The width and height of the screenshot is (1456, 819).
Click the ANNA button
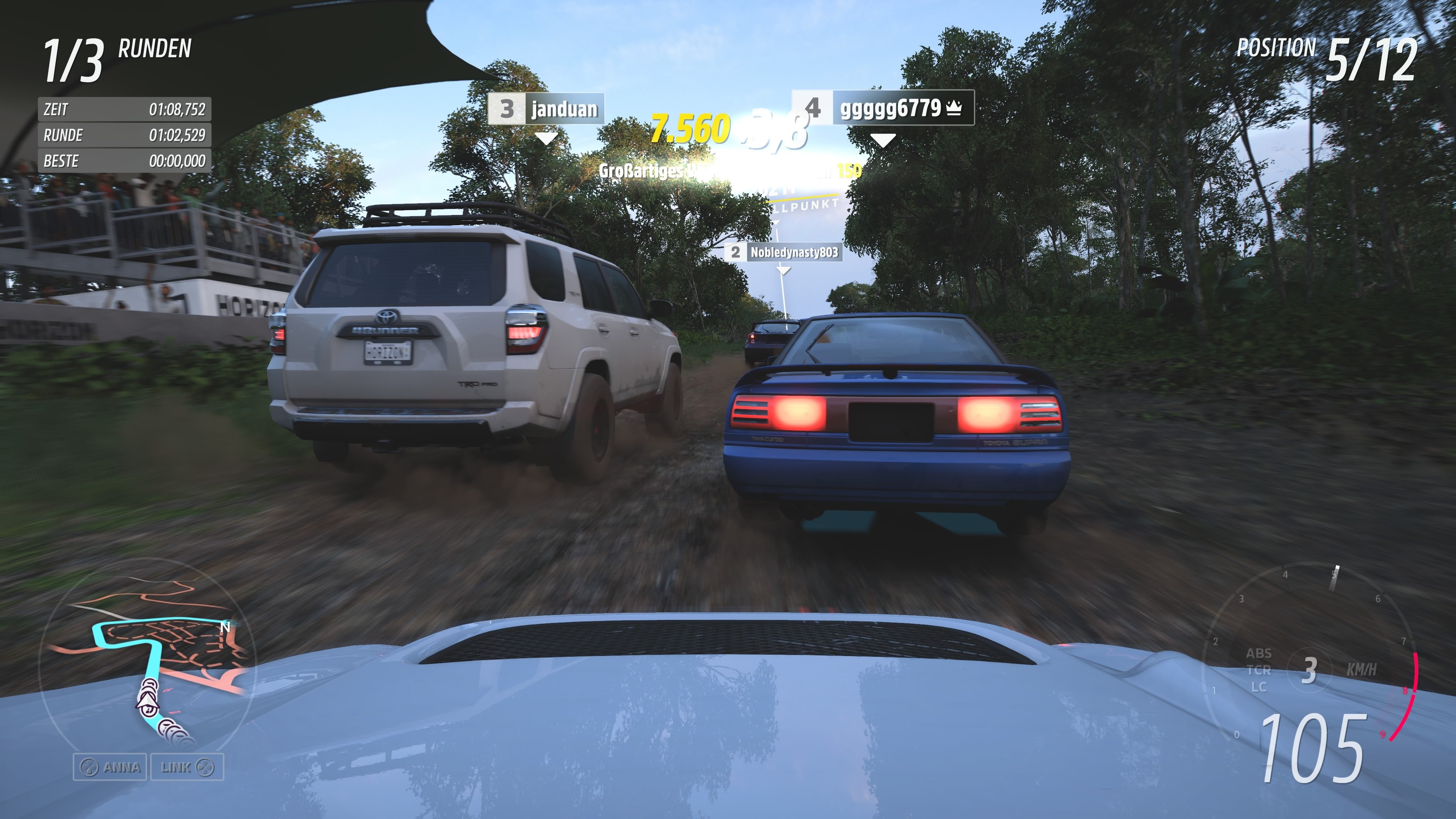pos(111,767)
